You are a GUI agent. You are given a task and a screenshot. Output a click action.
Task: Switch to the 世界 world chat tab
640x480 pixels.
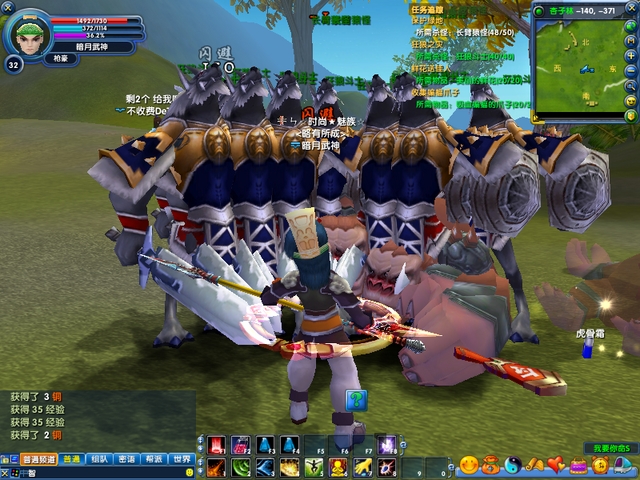(x=181, y=459)
